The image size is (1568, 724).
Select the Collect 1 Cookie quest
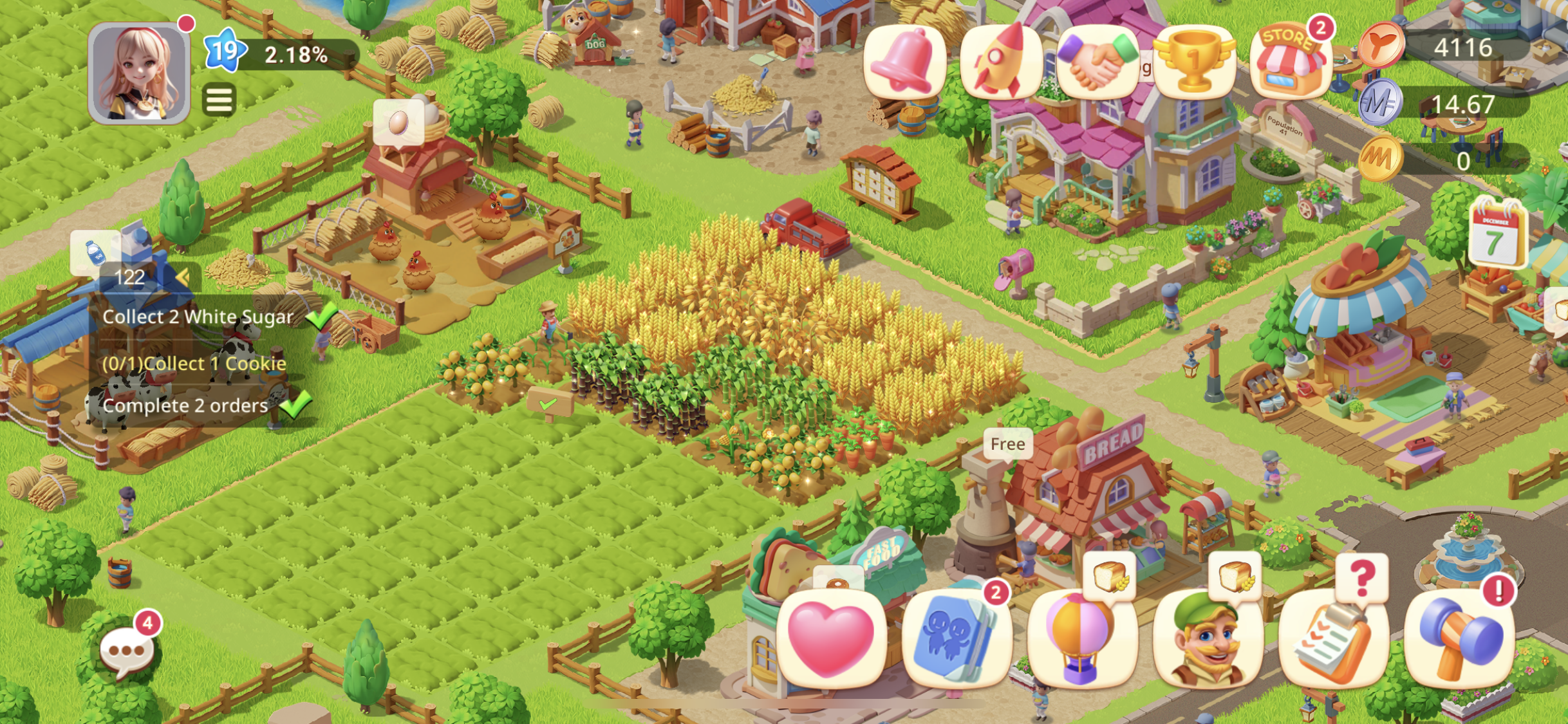[194, 364]
